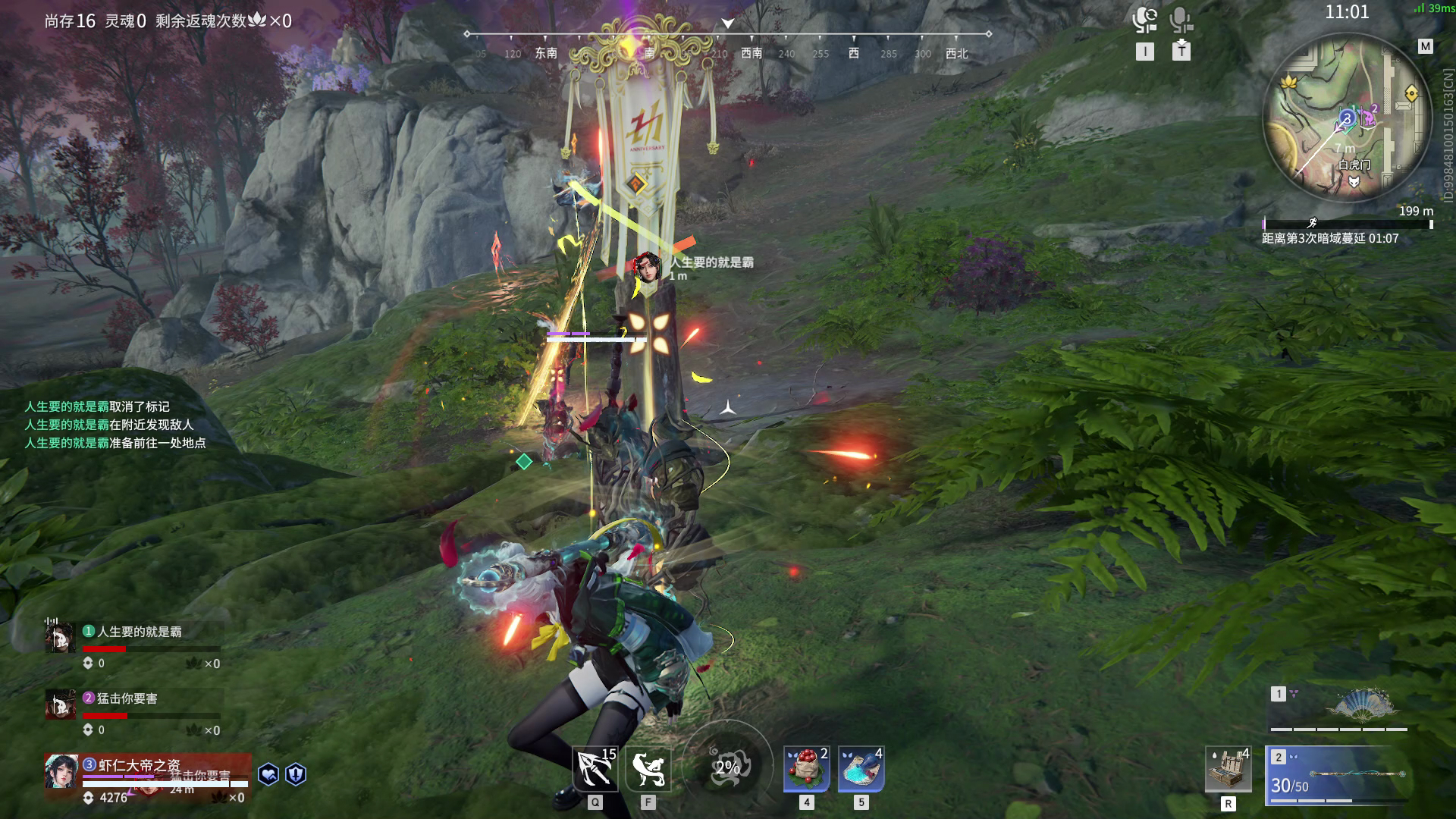Select teammate 人生要的就是霸 in squad list
The image size is (1456, 819).
click(140, 632)
